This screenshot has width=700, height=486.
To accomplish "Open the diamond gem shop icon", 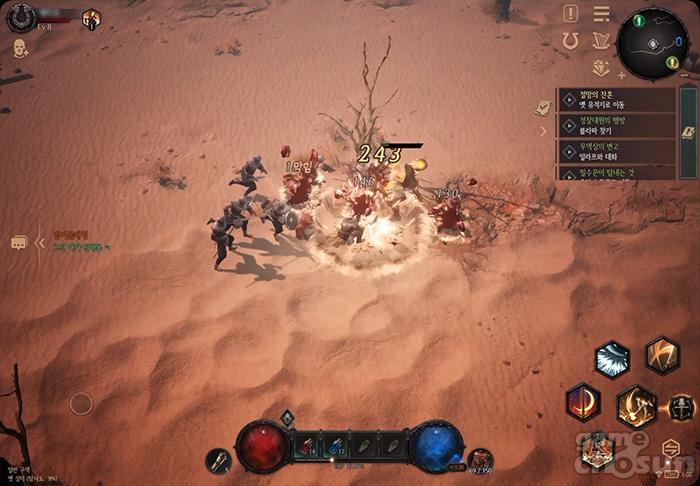I will (600, 68).
